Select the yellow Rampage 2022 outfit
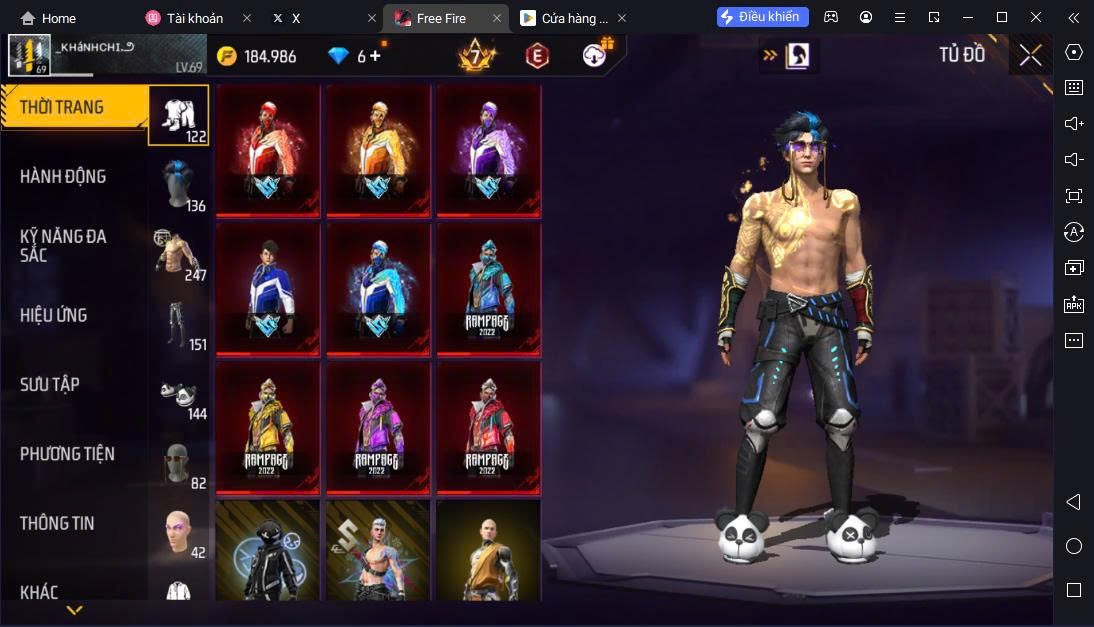The width and height of the screenshot is (1094, 627). [x=268, y=427]
